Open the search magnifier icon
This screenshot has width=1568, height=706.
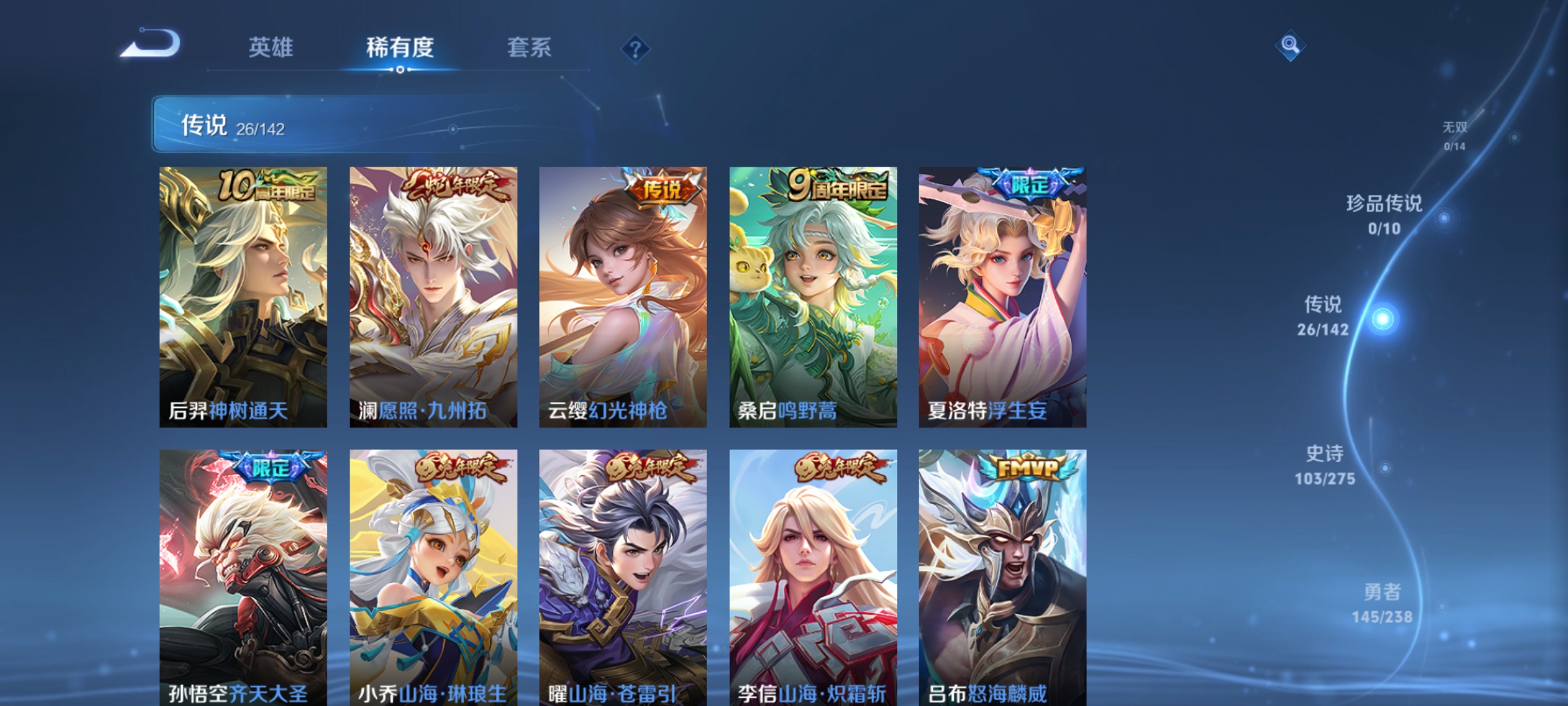(1289, 47)
